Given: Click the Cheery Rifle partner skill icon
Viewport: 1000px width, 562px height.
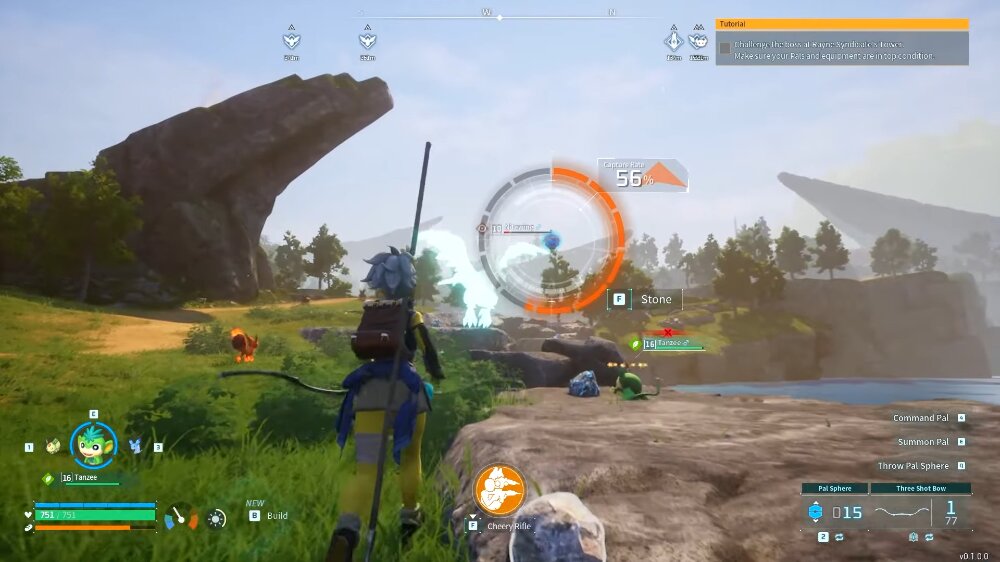Looking at the screenshot, I should coord(499,490).
